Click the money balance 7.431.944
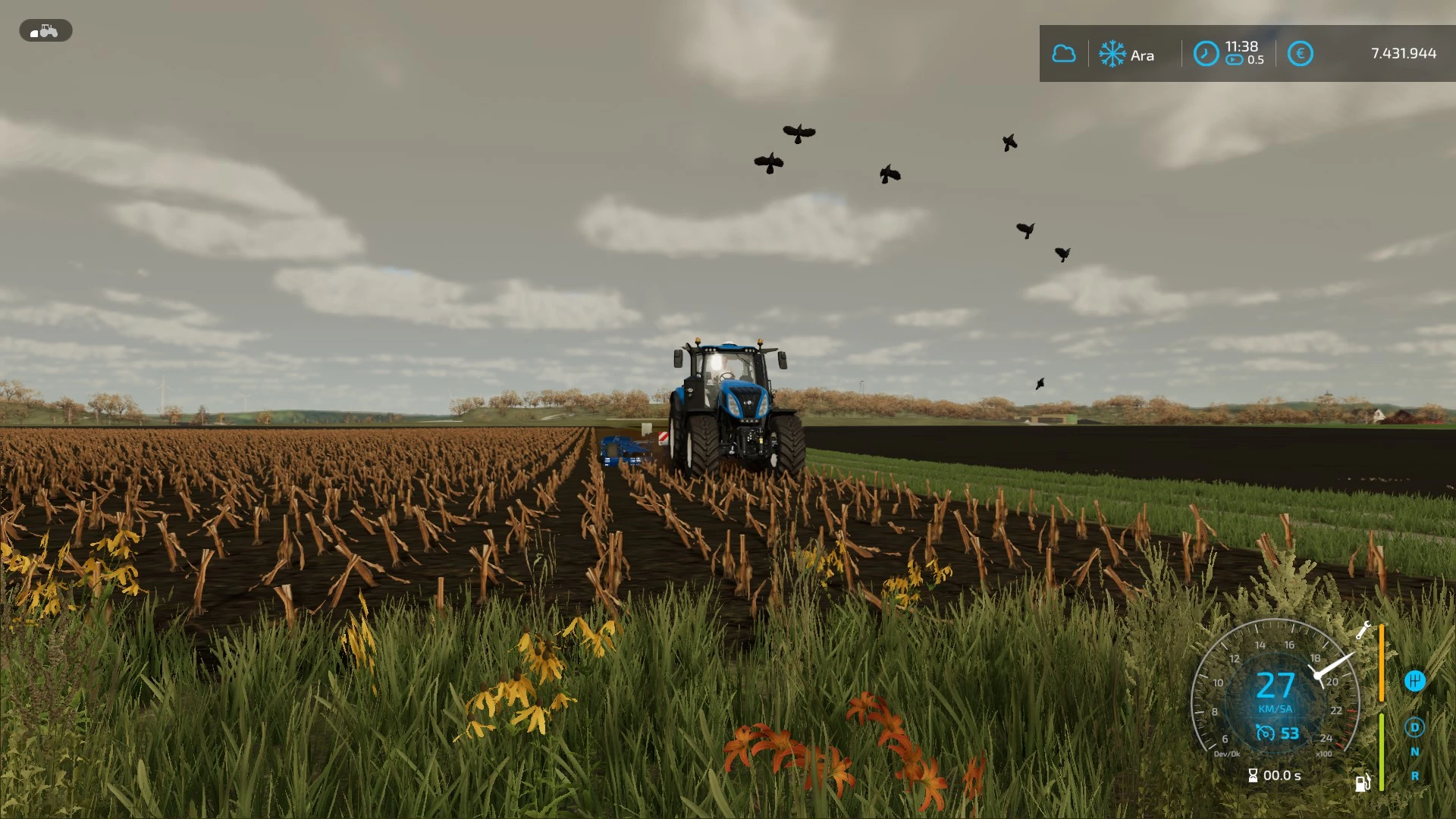This screenshot has height=819, width=1456. [1403, 53]
